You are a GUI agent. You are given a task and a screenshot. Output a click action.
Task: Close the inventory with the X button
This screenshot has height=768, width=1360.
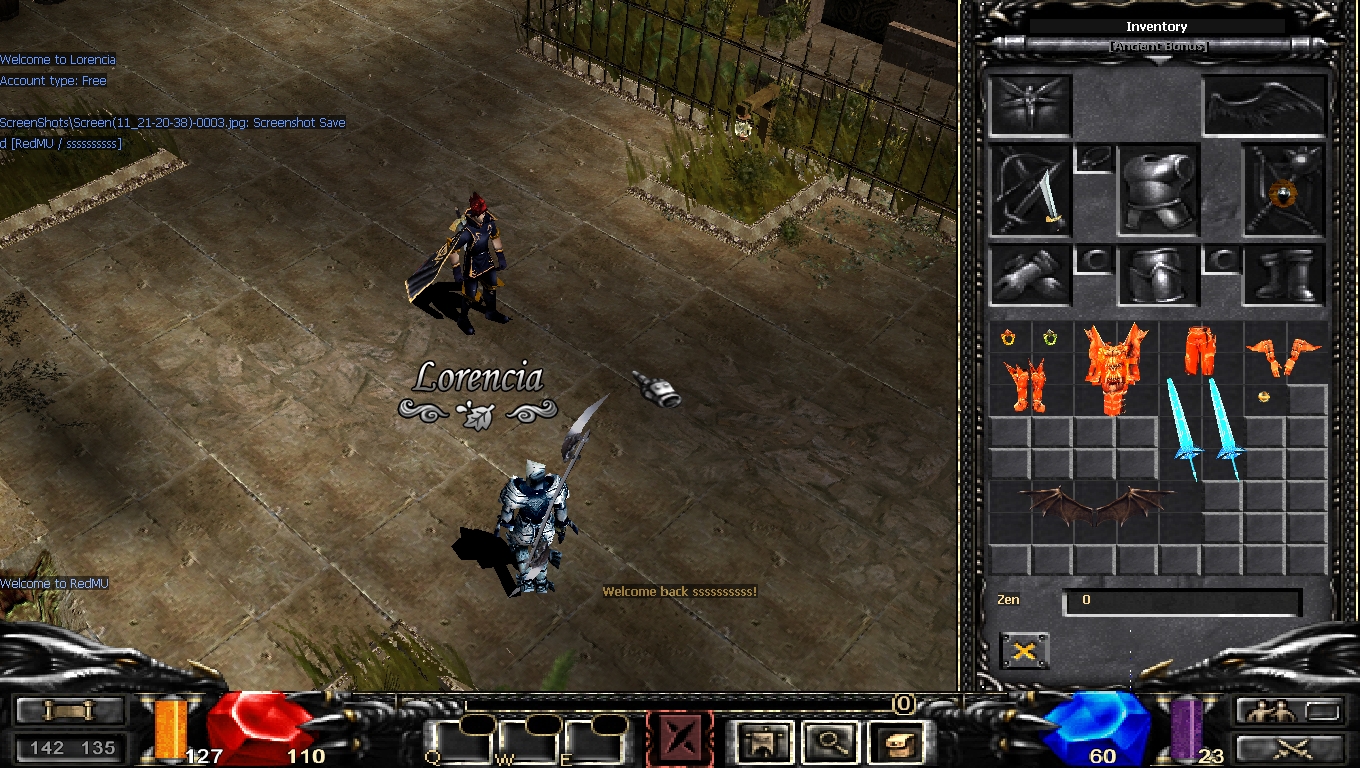pos(1024,651)
